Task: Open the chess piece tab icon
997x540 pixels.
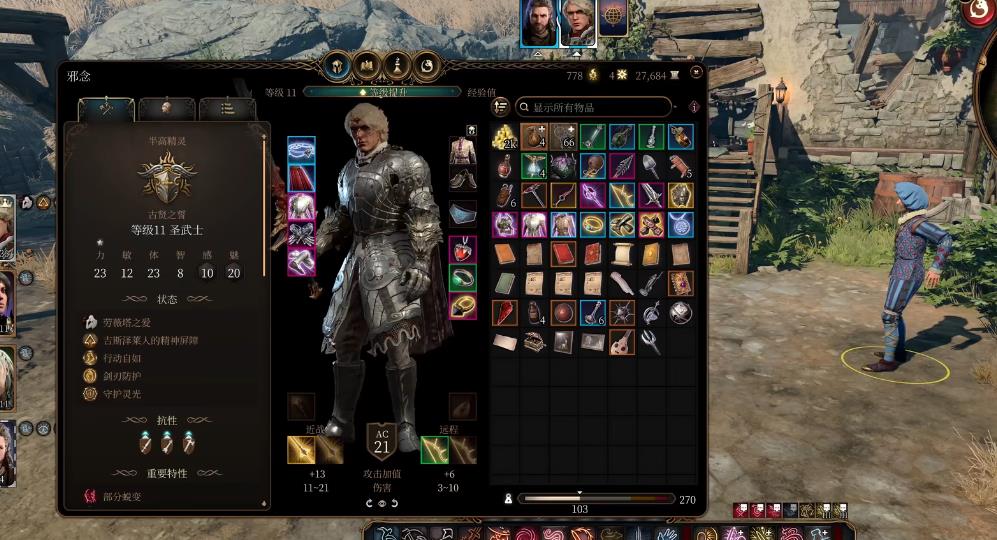Action: coord(396,65)
